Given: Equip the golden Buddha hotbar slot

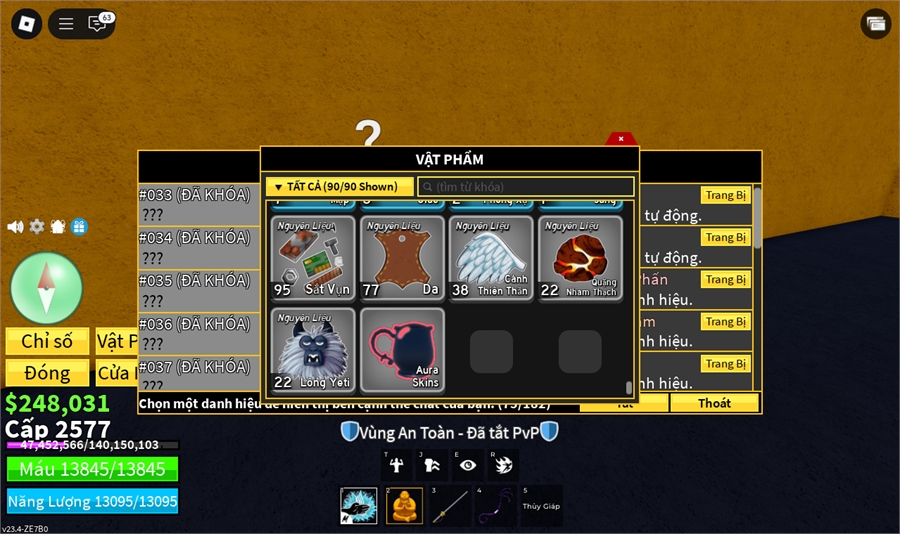Looking at the screenshot, I should click(x=404, y=506).
